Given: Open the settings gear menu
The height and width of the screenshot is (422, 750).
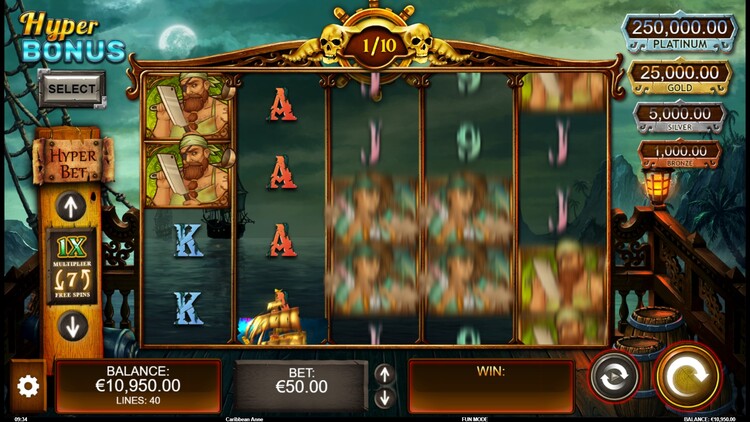Looking at the screenshot, I should click(x=28, y=386).
